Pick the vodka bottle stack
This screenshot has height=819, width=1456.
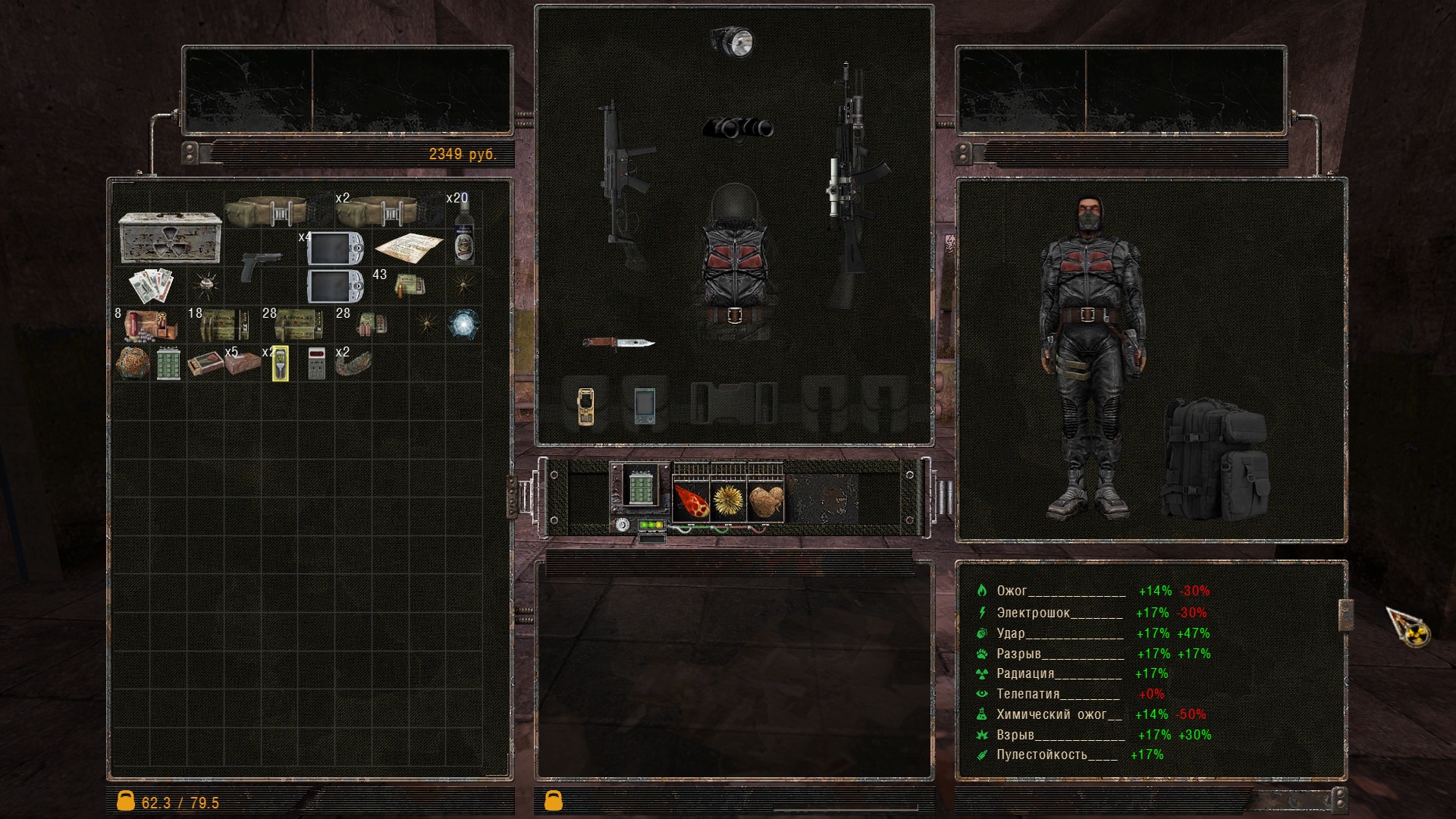(464, 235)
